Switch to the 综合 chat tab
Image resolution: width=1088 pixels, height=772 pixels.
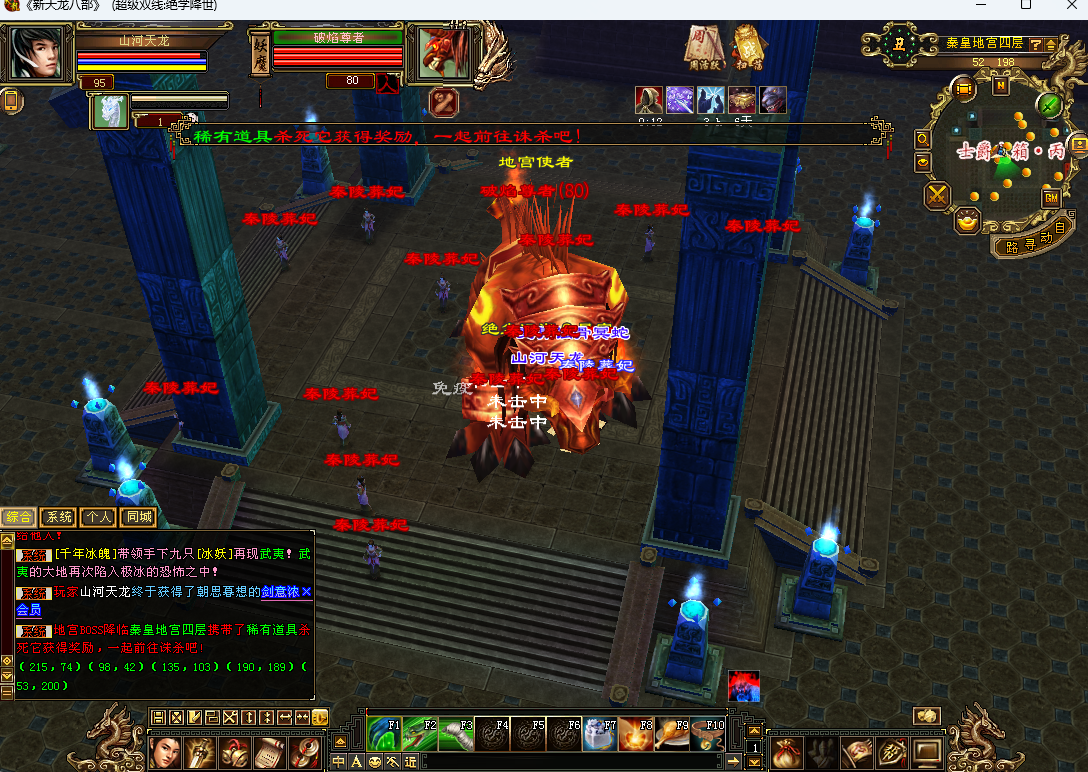18,517
